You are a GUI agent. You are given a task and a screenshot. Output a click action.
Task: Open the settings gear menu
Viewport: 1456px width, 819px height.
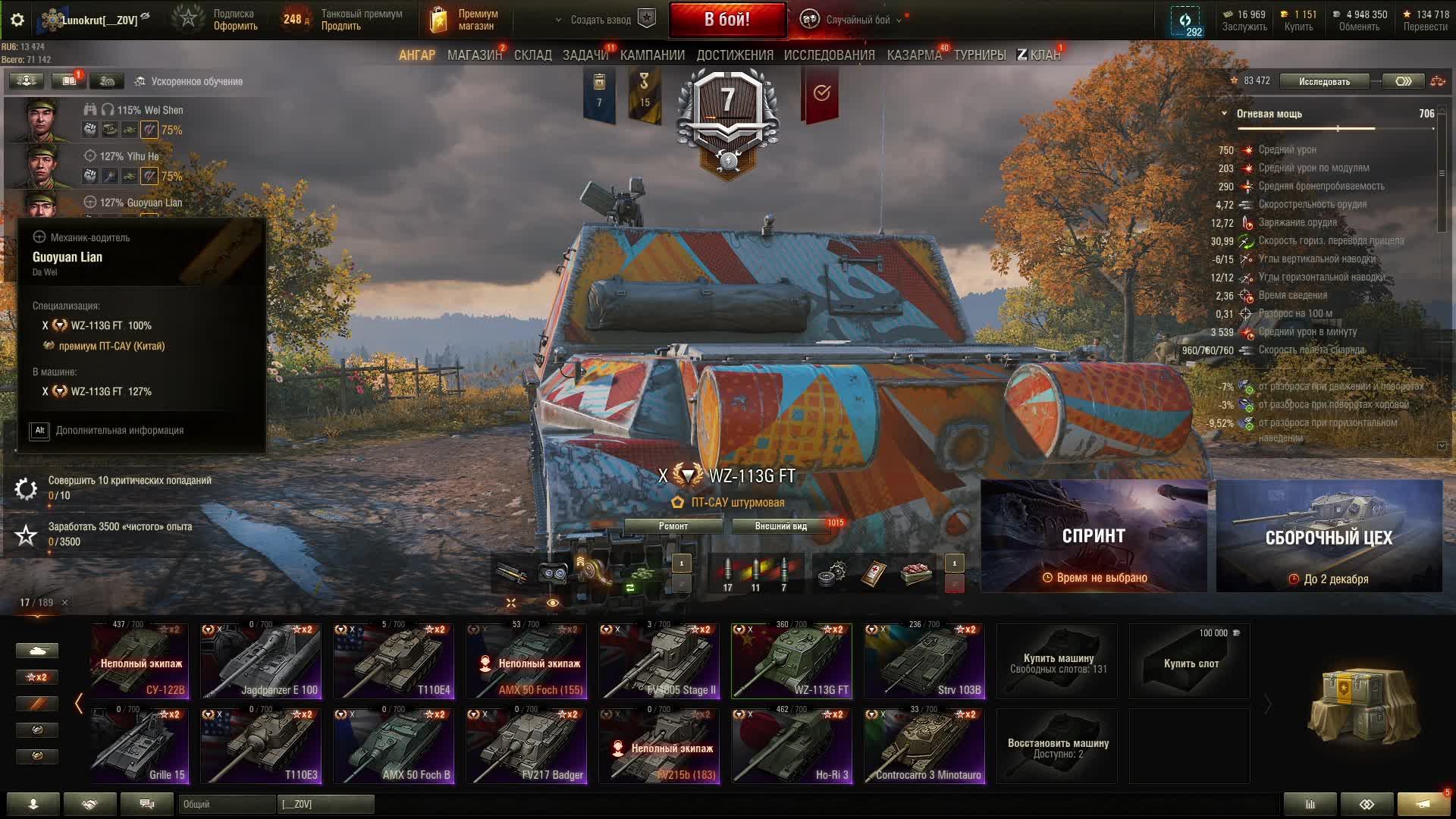tap(17, 20)
